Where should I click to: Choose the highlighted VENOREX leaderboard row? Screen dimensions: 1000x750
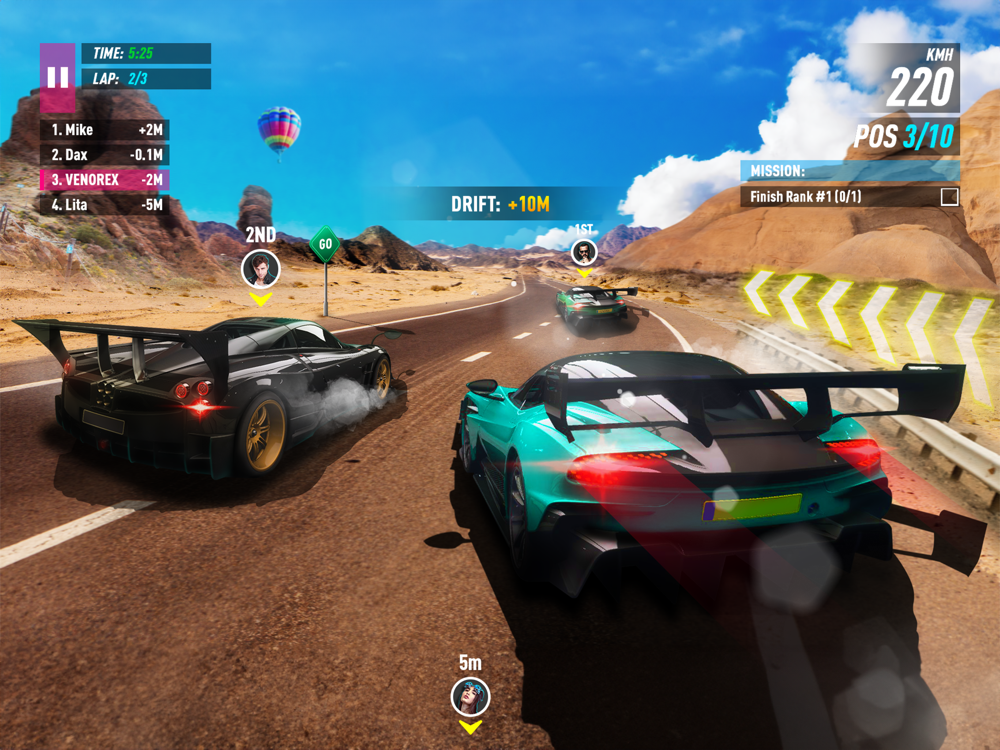click(x=104, y=180)
